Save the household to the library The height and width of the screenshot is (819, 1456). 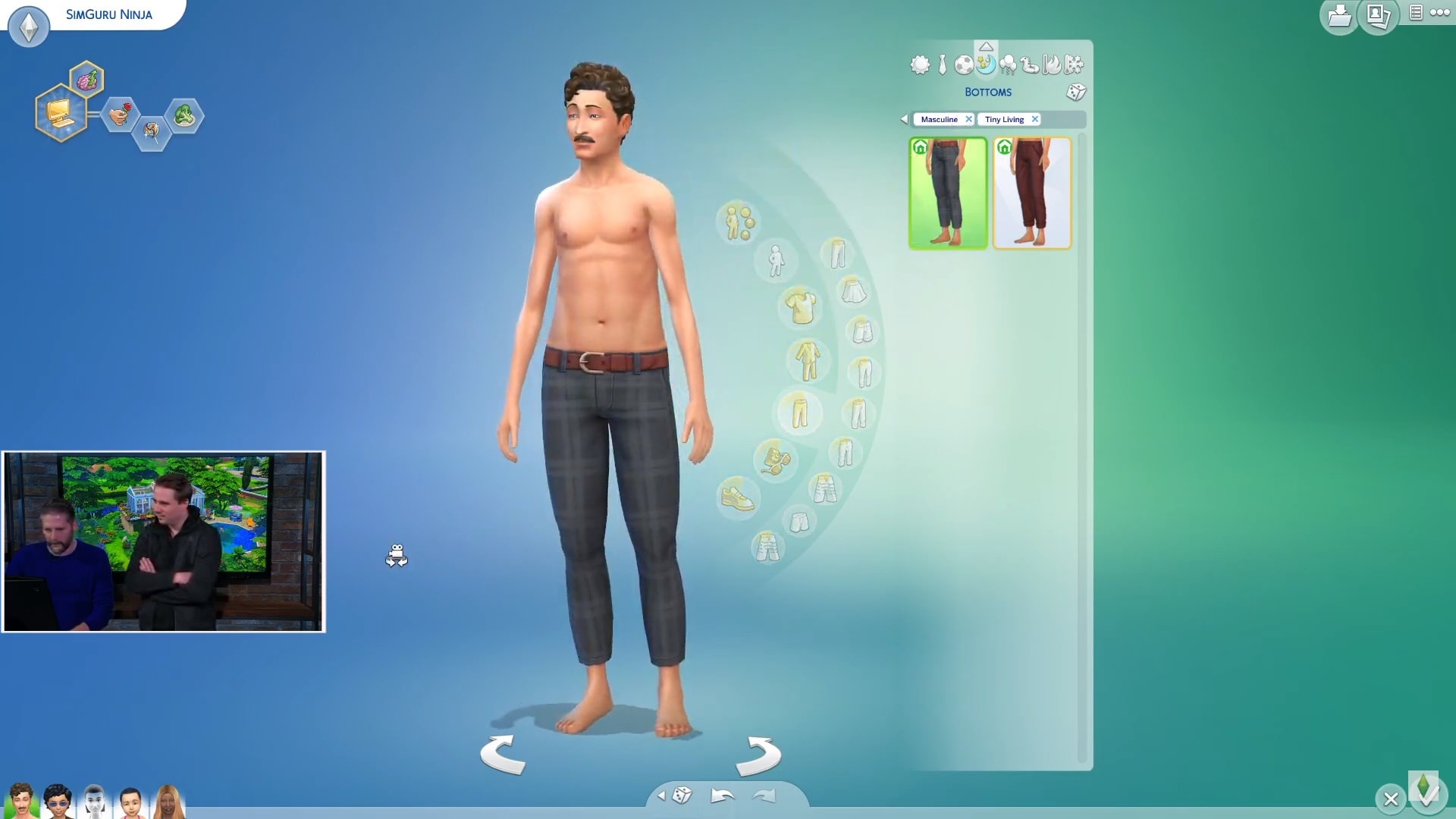[1339, 16]
